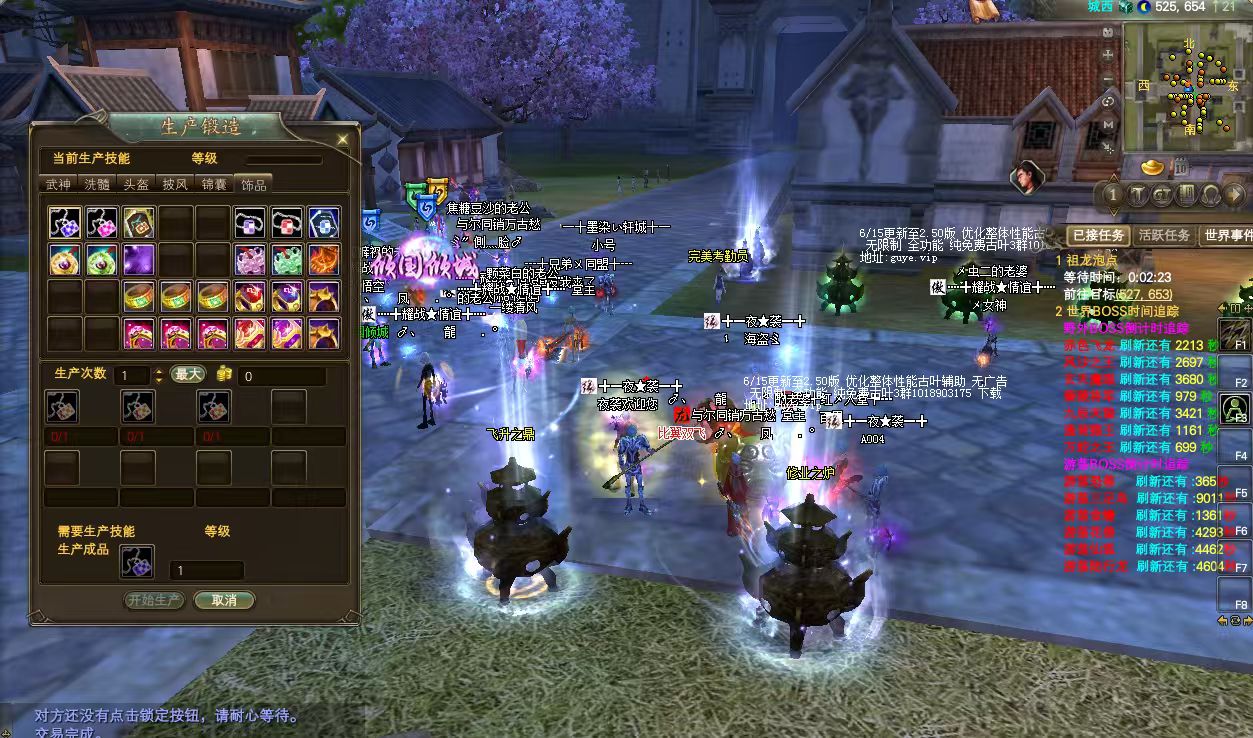Open the 洗髓 crafting tab

pyautogui.click(x=97, y=184)
